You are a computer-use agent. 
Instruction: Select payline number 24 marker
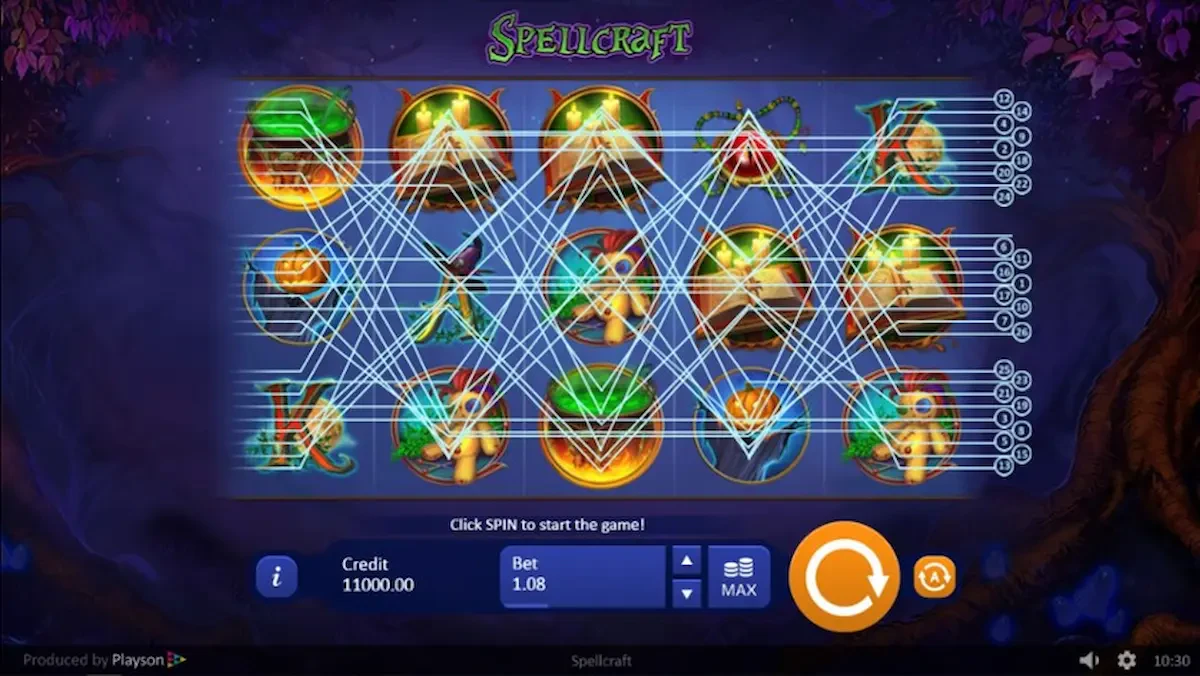pos(1004,197)
